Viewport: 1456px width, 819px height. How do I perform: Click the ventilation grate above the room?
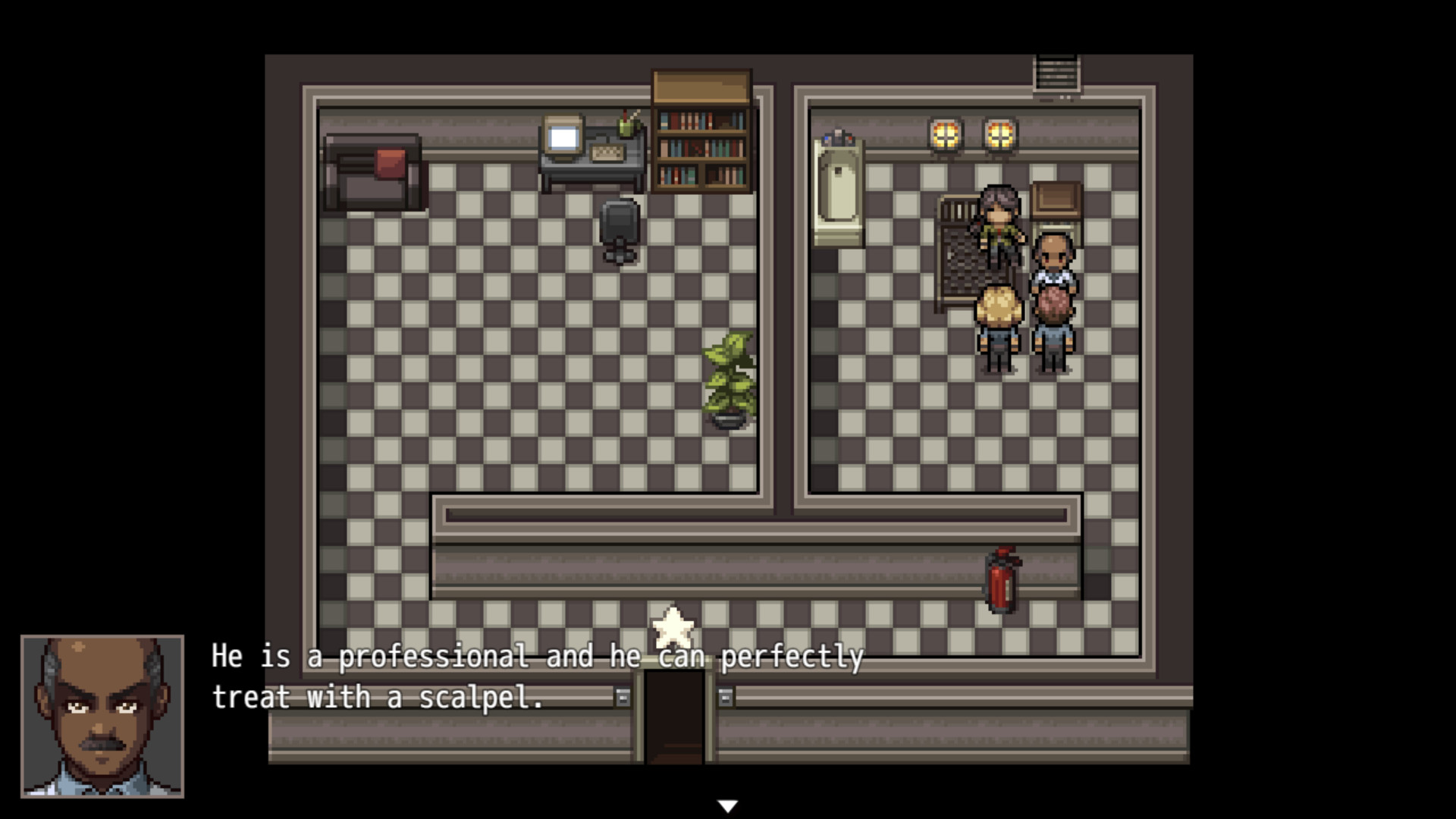pyautogui.click(x=1058, y=72)
